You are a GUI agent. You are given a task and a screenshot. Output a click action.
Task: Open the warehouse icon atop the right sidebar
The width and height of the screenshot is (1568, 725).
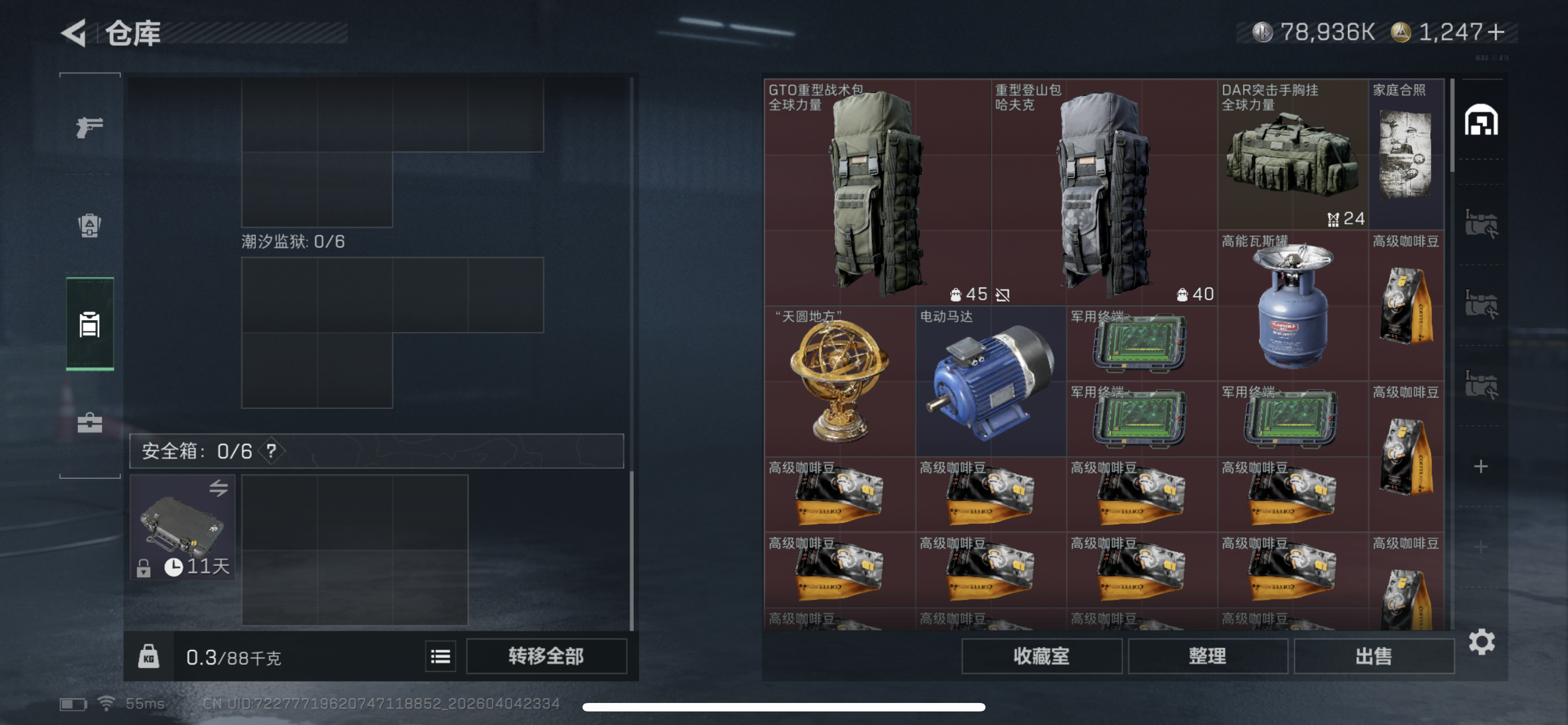click(1482, 120)
